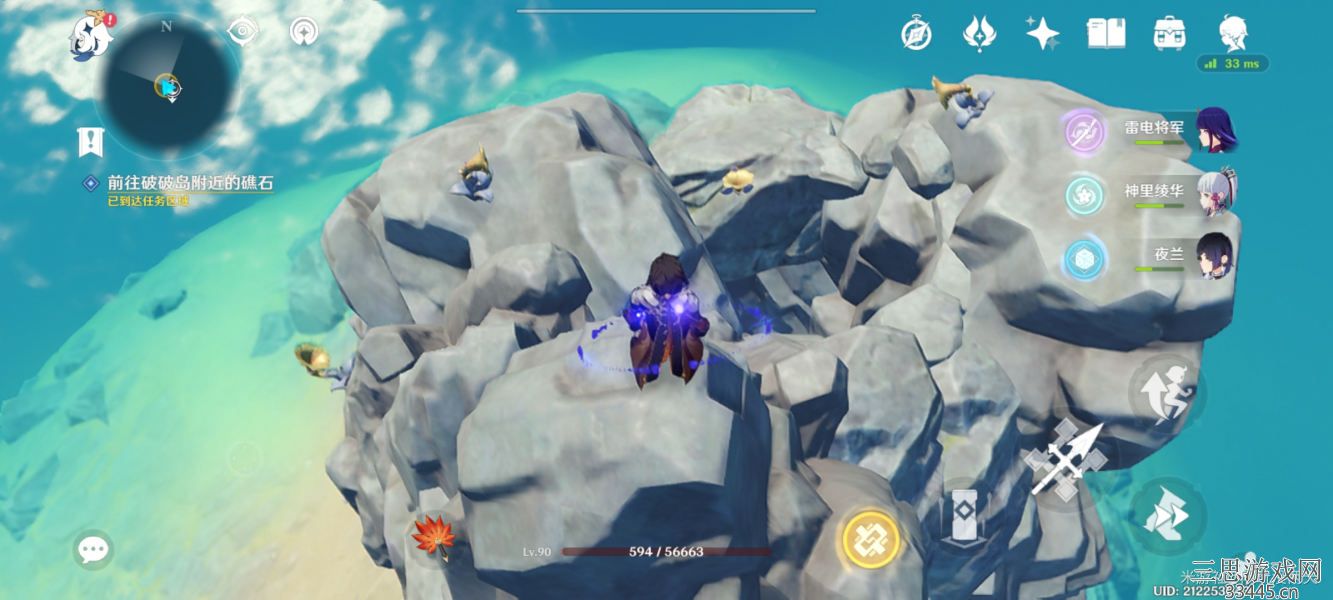Viewport: 1333px width, 600px height.
Task: Tap the red maple leaf icon
Action: tap(434, 537)
